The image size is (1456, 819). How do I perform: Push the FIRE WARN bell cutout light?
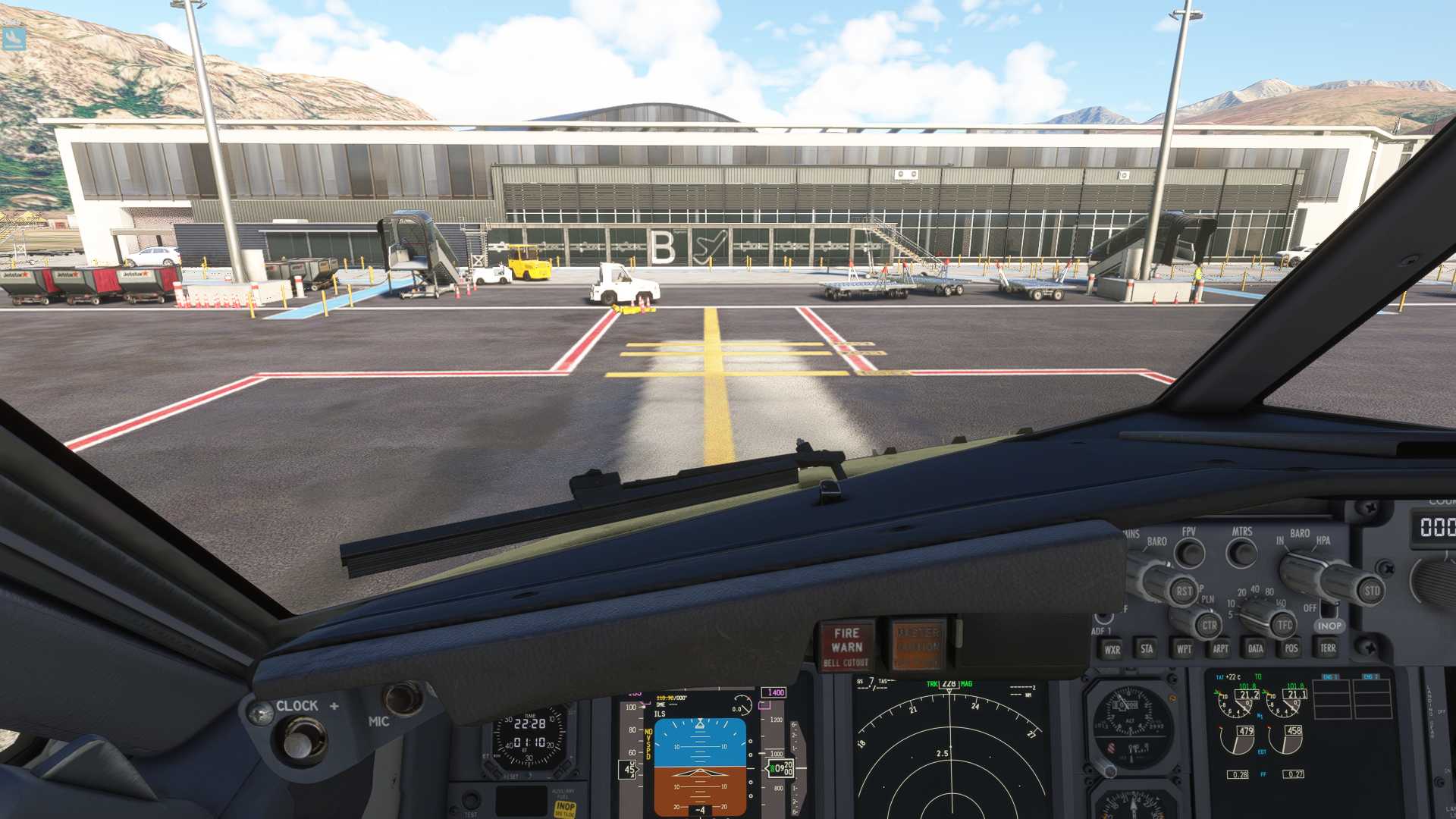click(846, 645)
